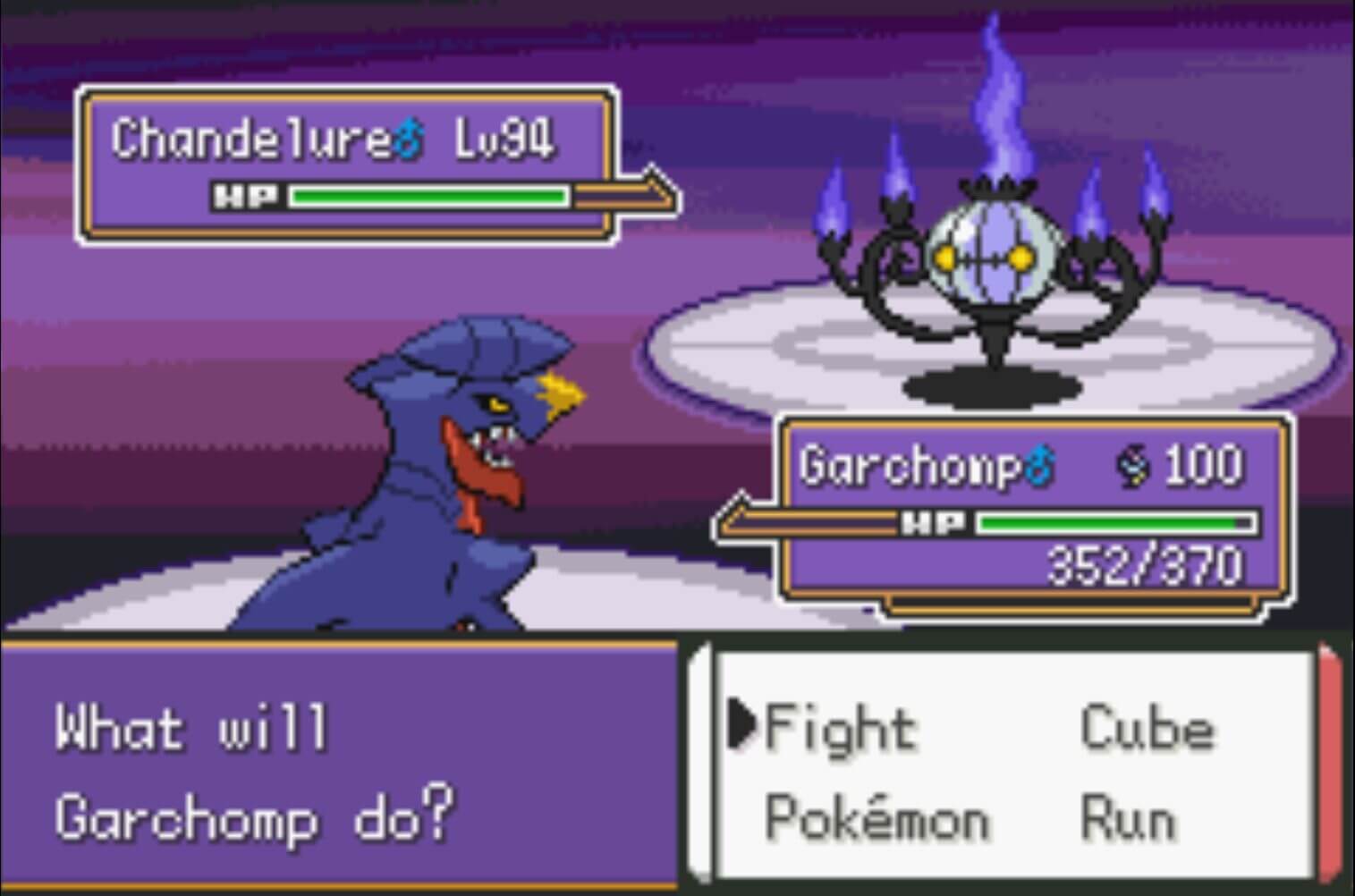Select the Cube option
This screenshot has height=896, width=1355.
pos(1148,727)
